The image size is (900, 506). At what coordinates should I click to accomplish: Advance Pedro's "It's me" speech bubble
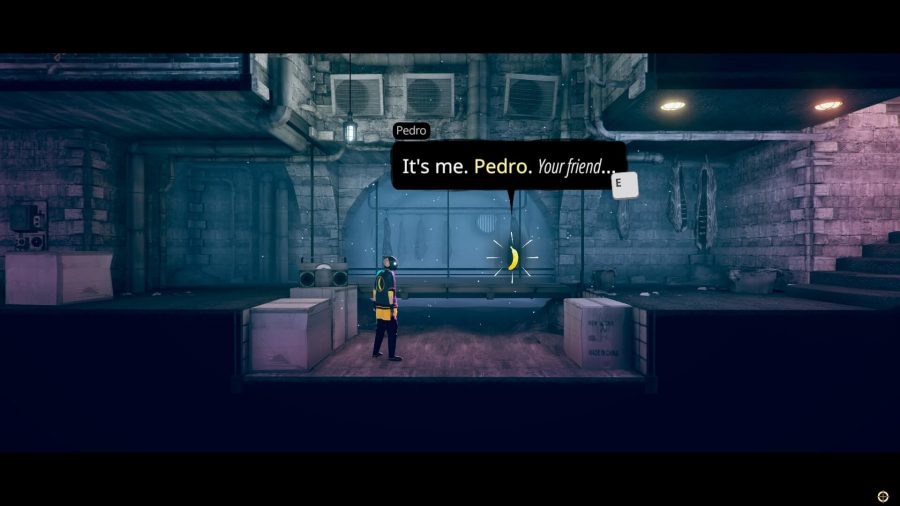(624, 184)
